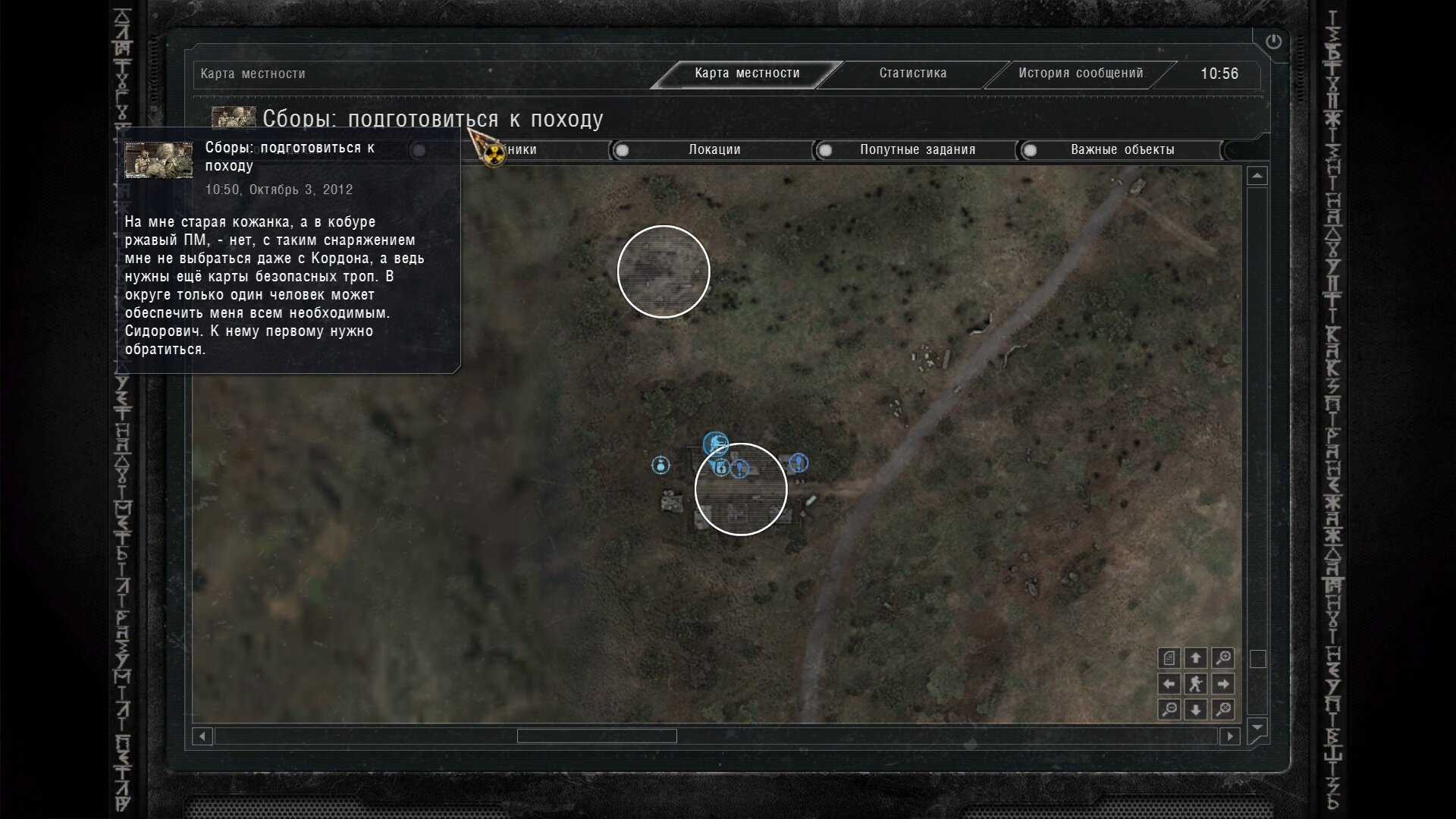The width and height of the screenshot is (1456, 819).
Task: Toggle the Попутные задания map filter
Action: (x=826, y=150)
